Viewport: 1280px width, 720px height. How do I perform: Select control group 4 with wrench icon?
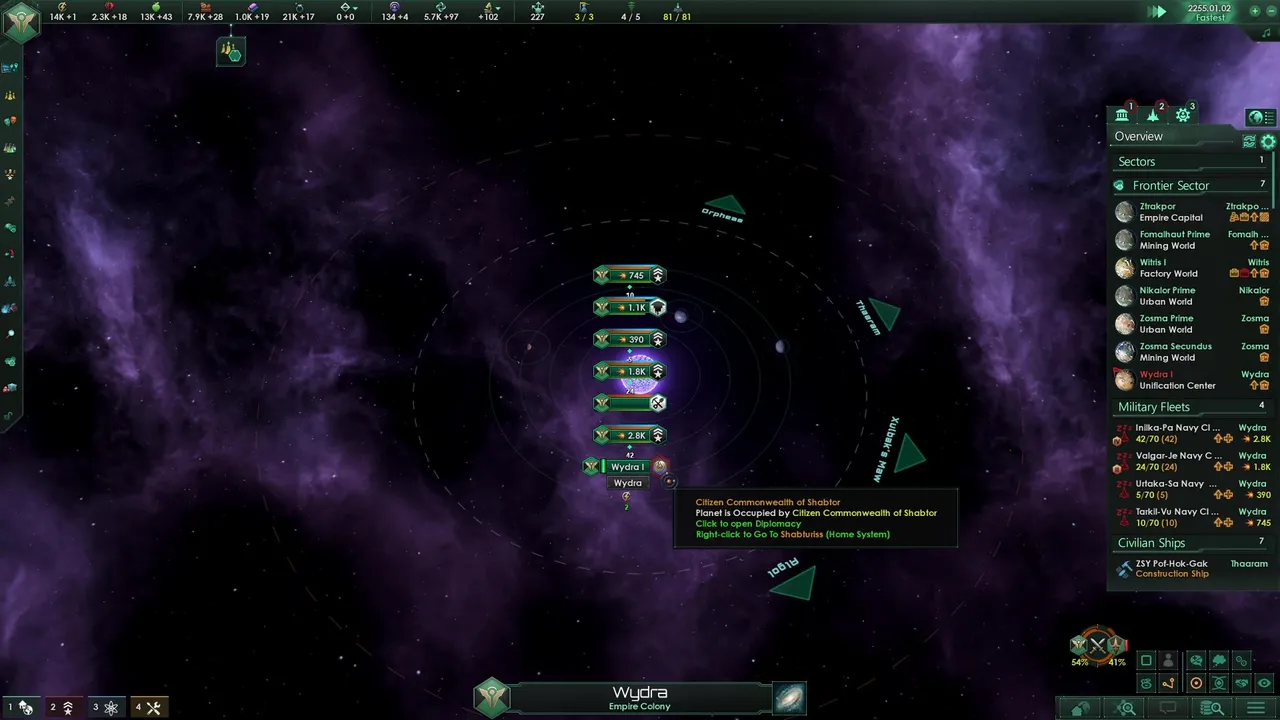(148, 708)
